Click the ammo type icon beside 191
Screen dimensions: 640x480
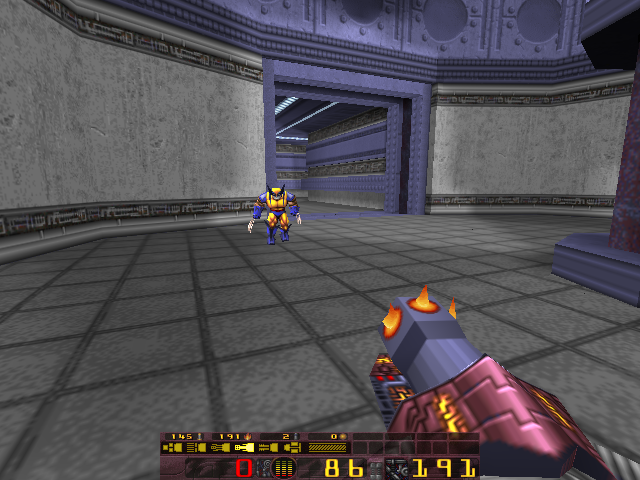[397, 468]
